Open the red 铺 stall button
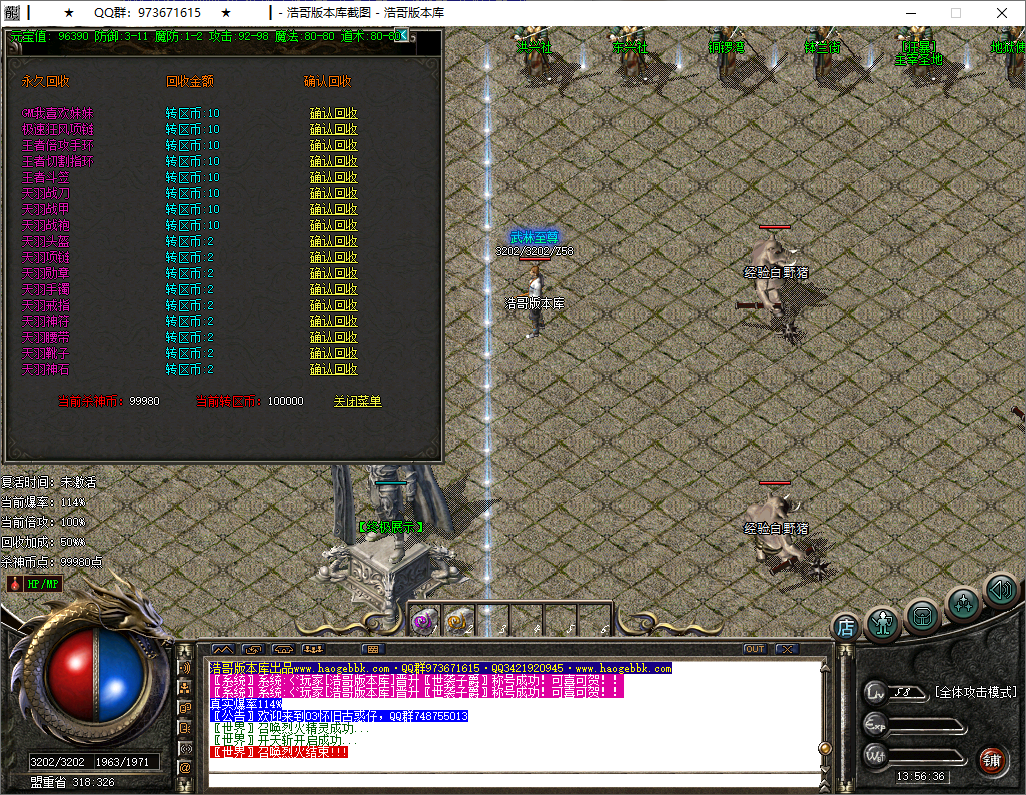Image resolution: width=1026 pixels, height=795 pixels. pyautogui.click(x=992, y=759)
